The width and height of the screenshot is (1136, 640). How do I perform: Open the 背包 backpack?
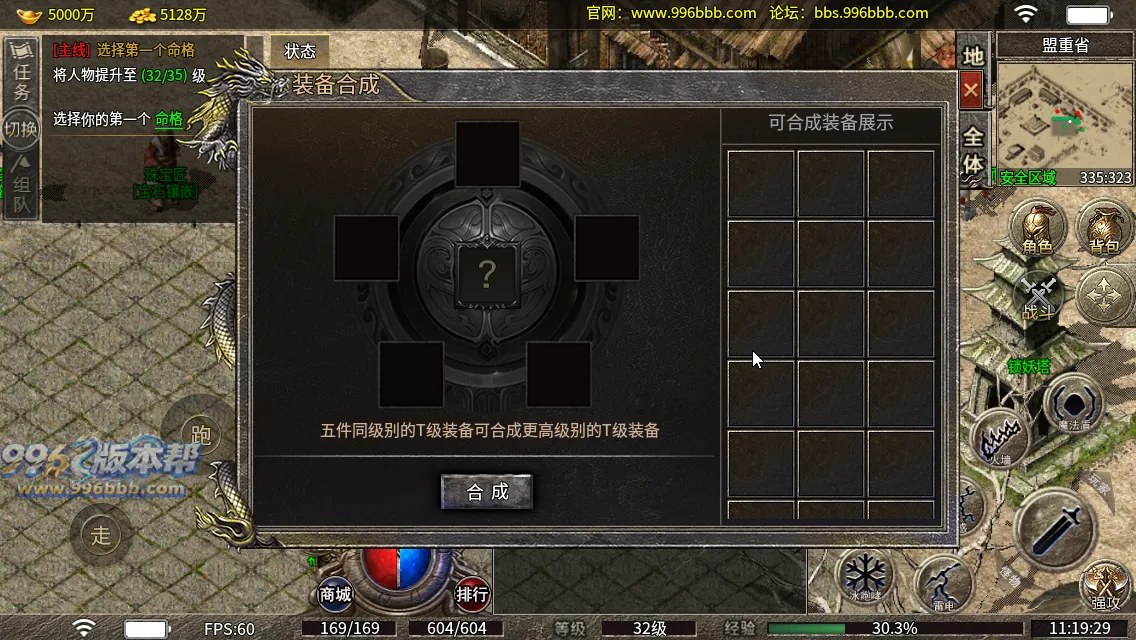point(1104,227)
